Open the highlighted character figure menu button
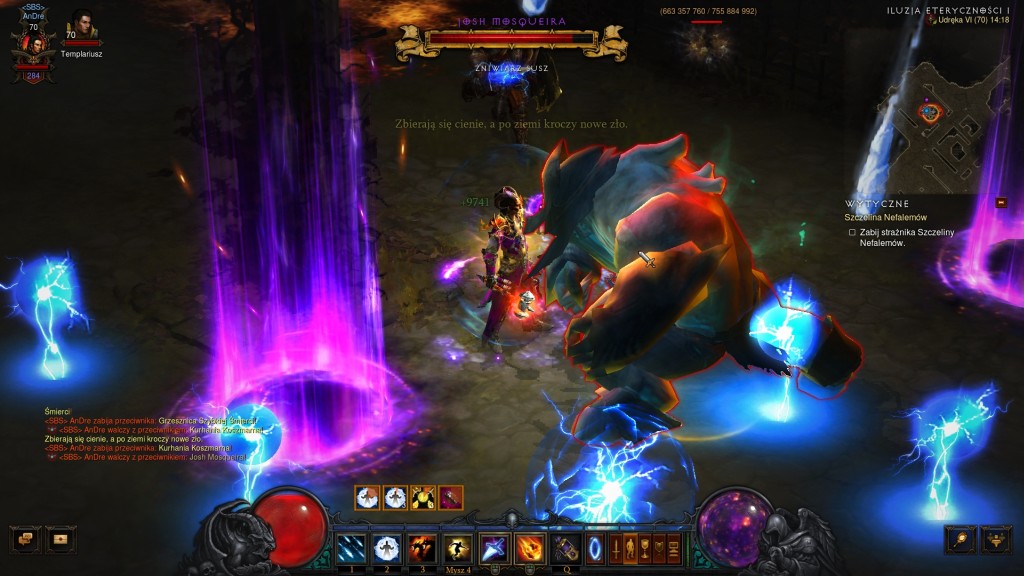1024x576 pixels. tap(630, 548)
